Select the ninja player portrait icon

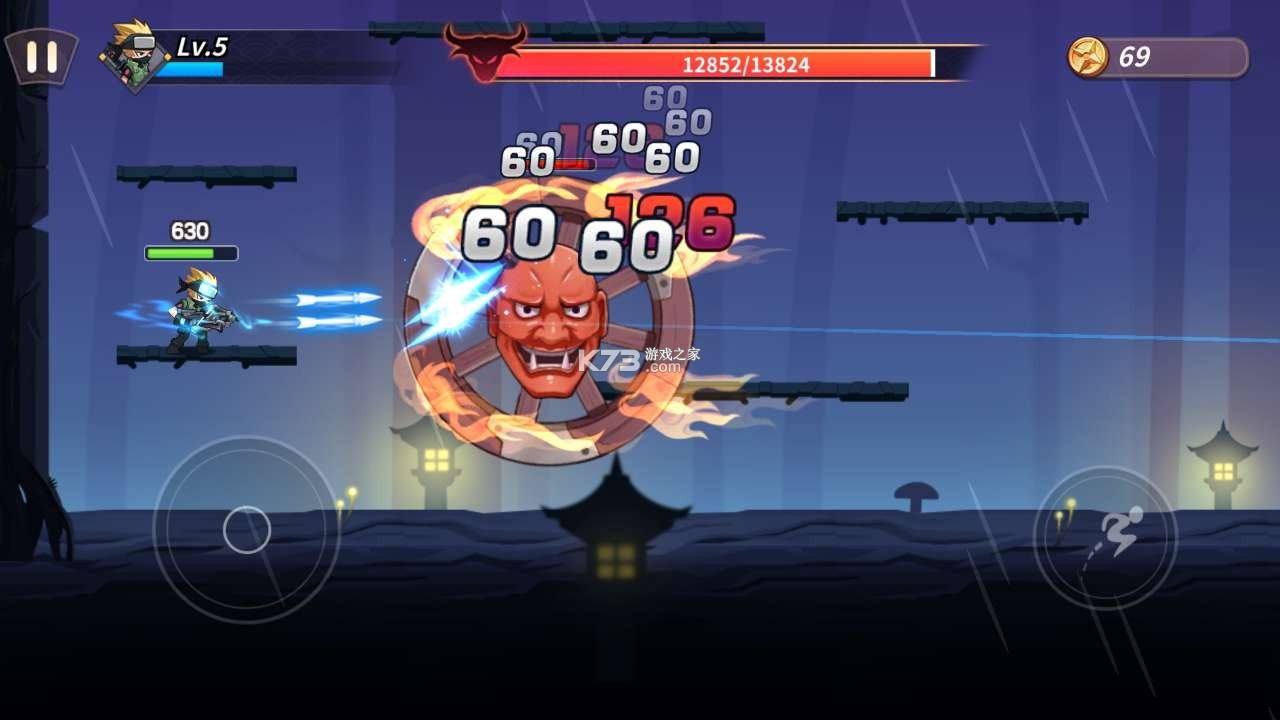click(x=134, y=57)
